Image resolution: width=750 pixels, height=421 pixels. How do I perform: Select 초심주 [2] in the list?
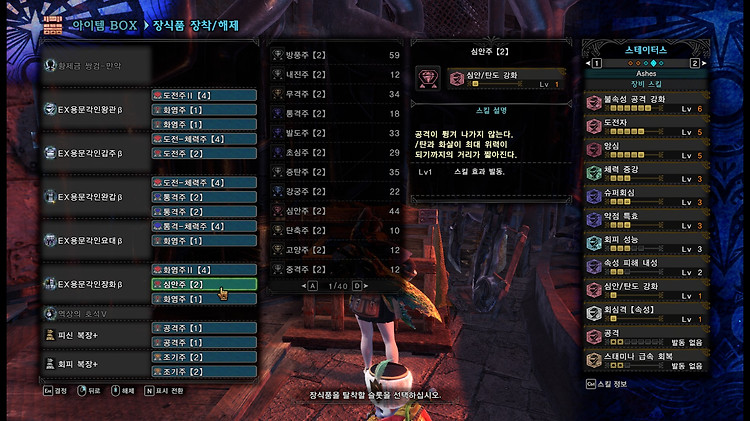337,153
